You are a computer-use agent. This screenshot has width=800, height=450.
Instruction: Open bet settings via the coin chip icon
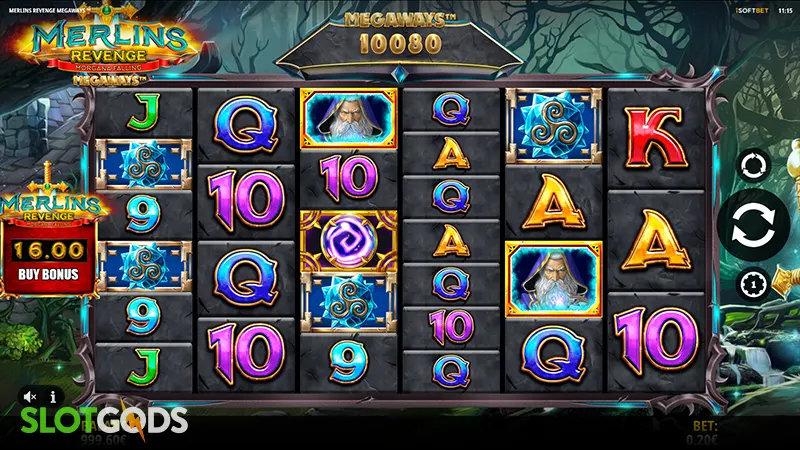(x=752, y=285)
